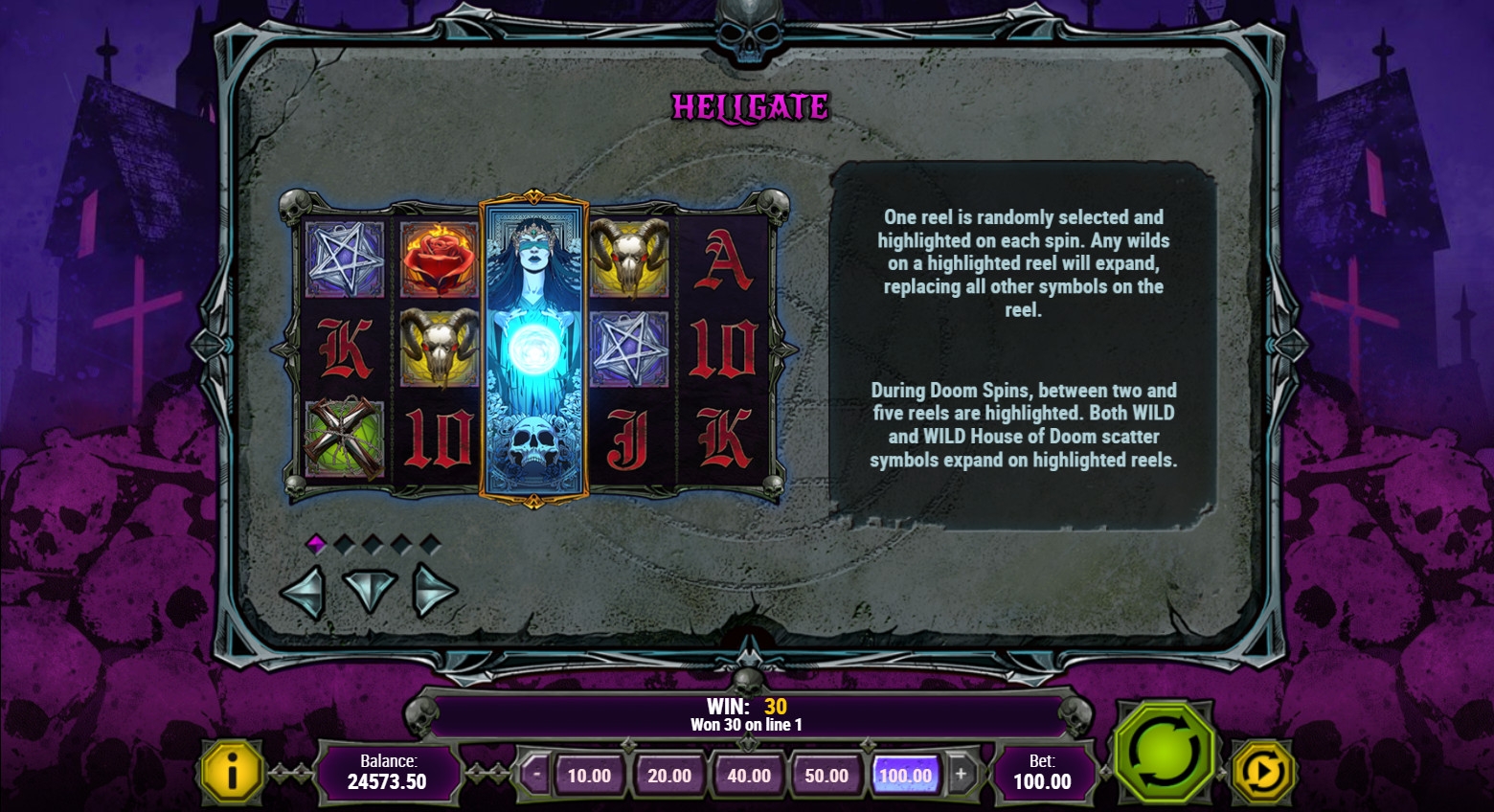Increase bet with the plus button

click(x=961, y=774)
